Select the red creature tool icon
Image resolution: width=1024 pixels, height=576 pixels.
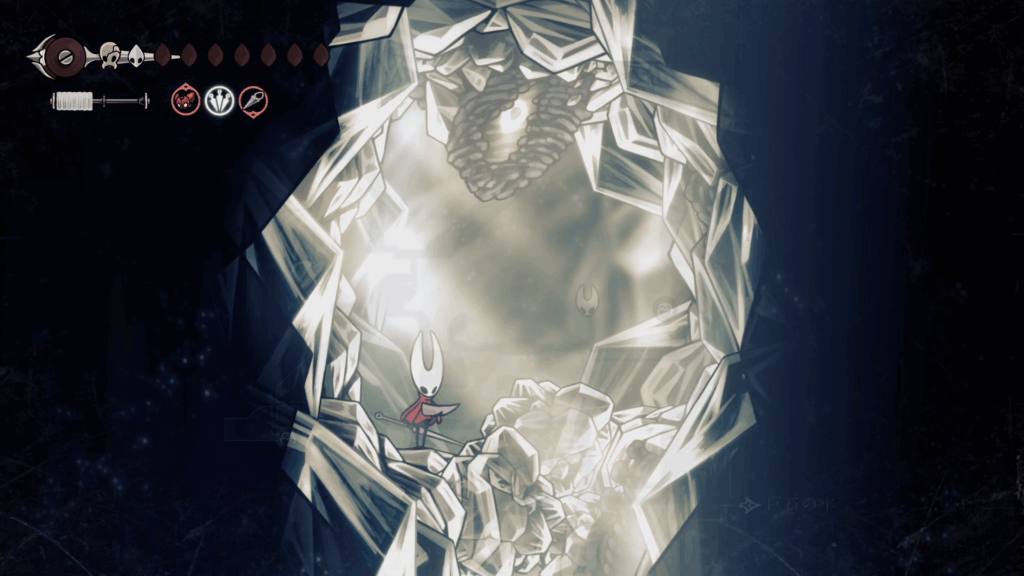(x=185, y=99)
